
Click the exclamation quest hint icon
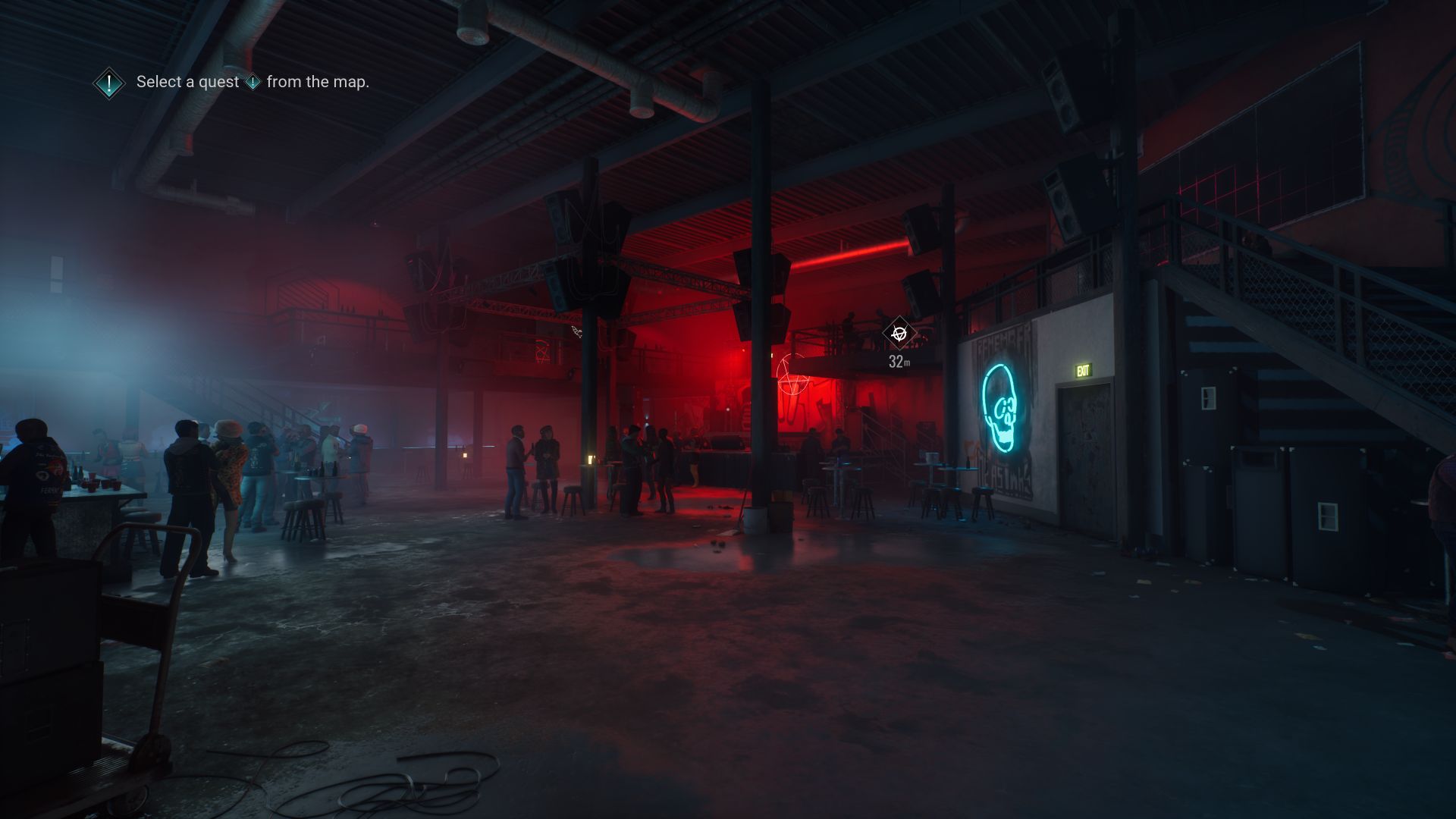click(109, 83)
